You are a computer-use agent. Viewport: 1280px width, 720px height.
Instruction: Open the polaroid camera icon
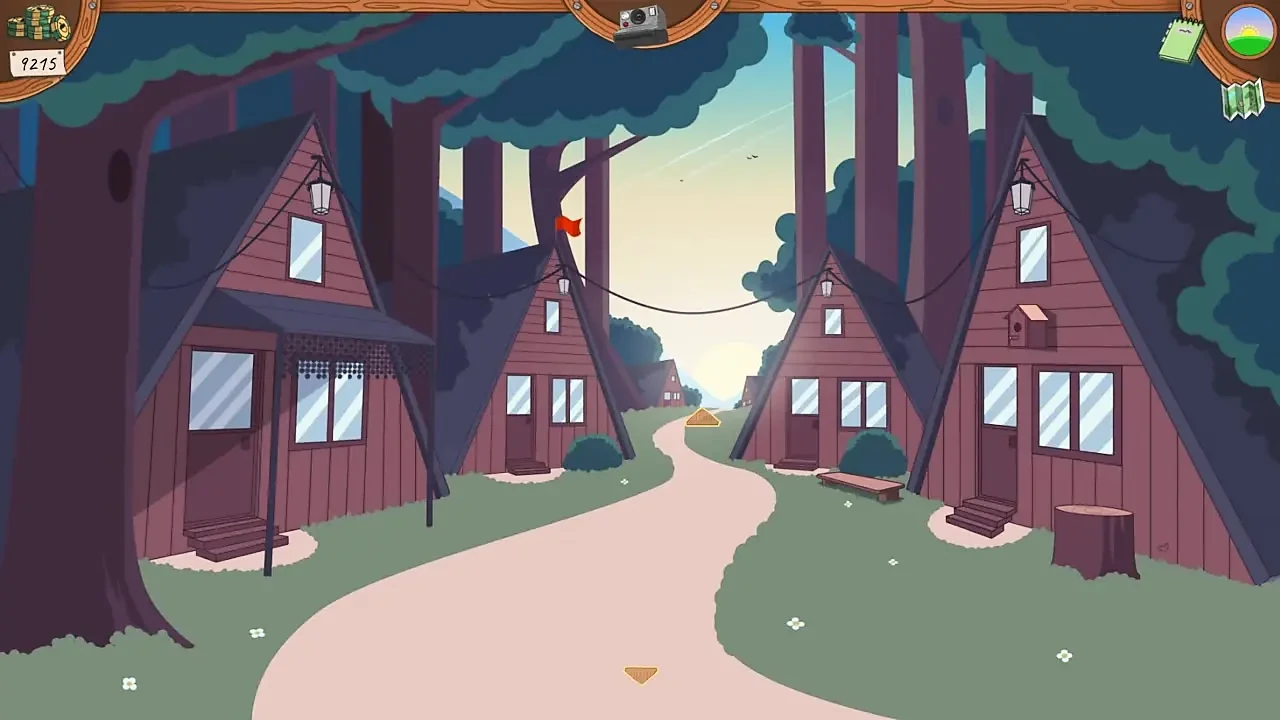click(x=640, y=24)
